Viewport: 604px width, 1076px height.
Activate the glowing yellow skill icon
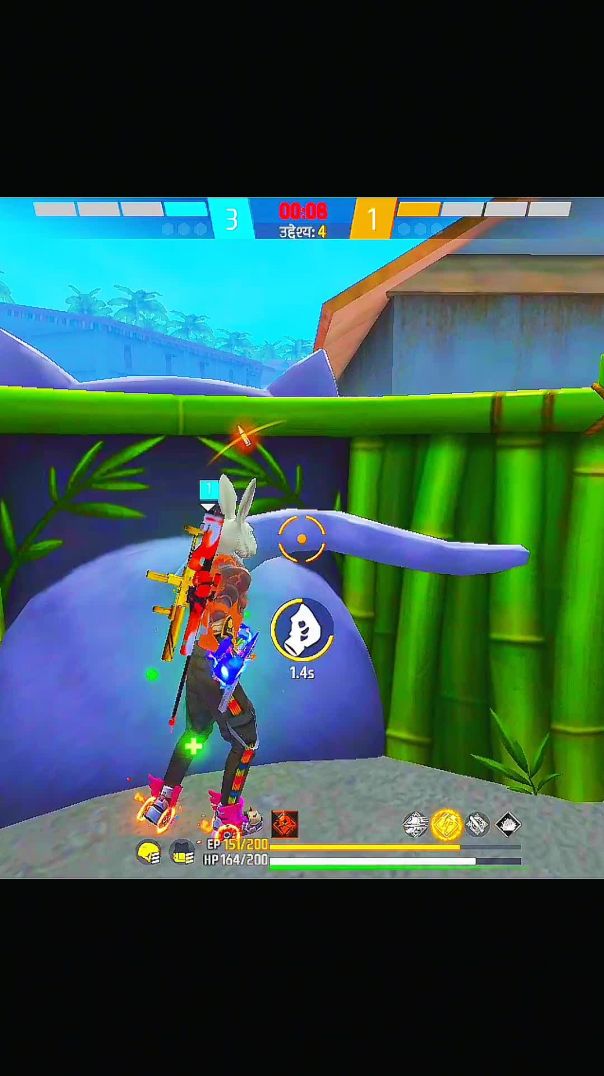point(447,824)
